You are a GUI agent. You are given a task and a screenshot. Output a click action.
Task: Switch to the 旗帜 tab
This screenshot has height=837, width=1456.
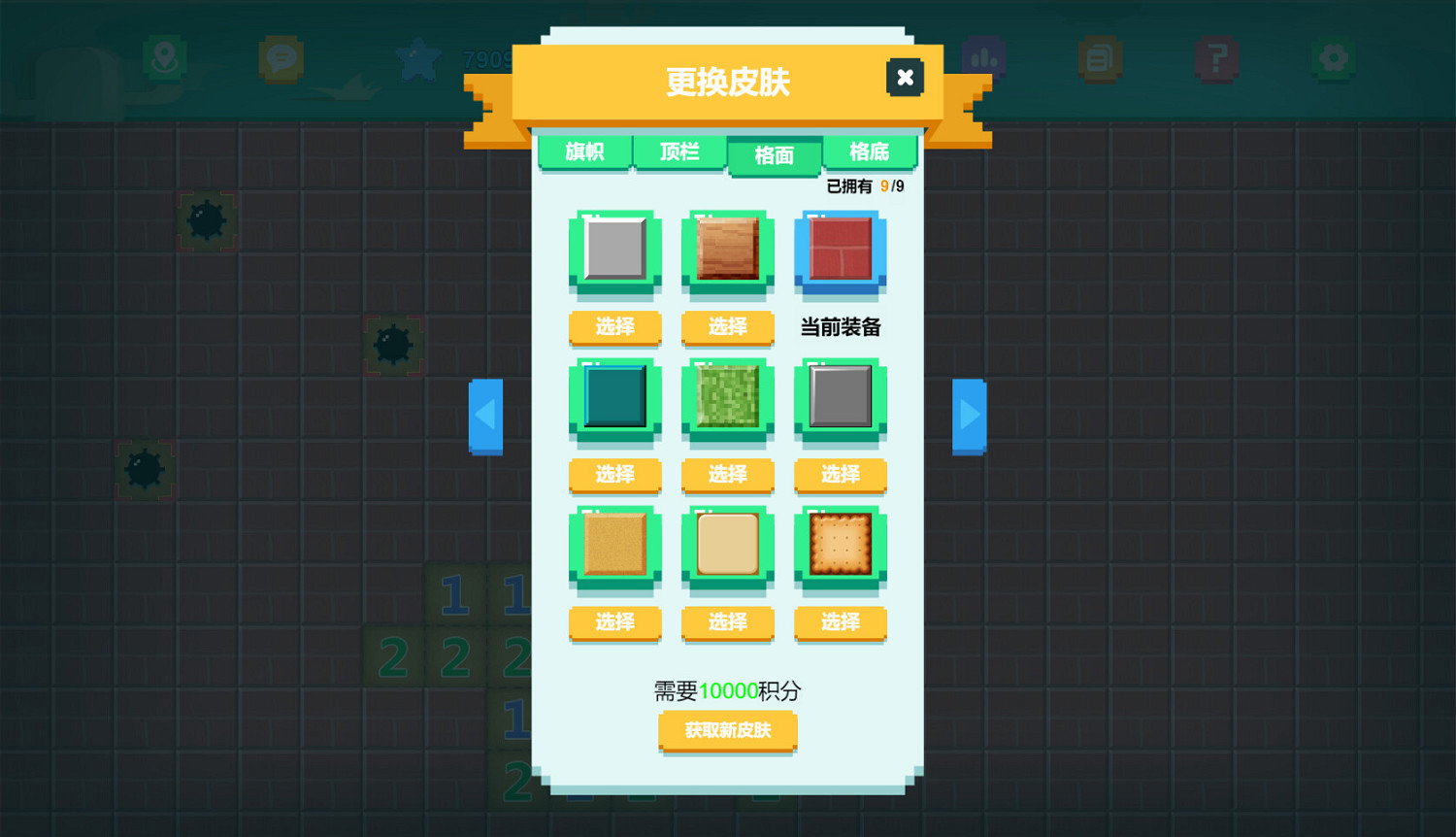[583, 152]
